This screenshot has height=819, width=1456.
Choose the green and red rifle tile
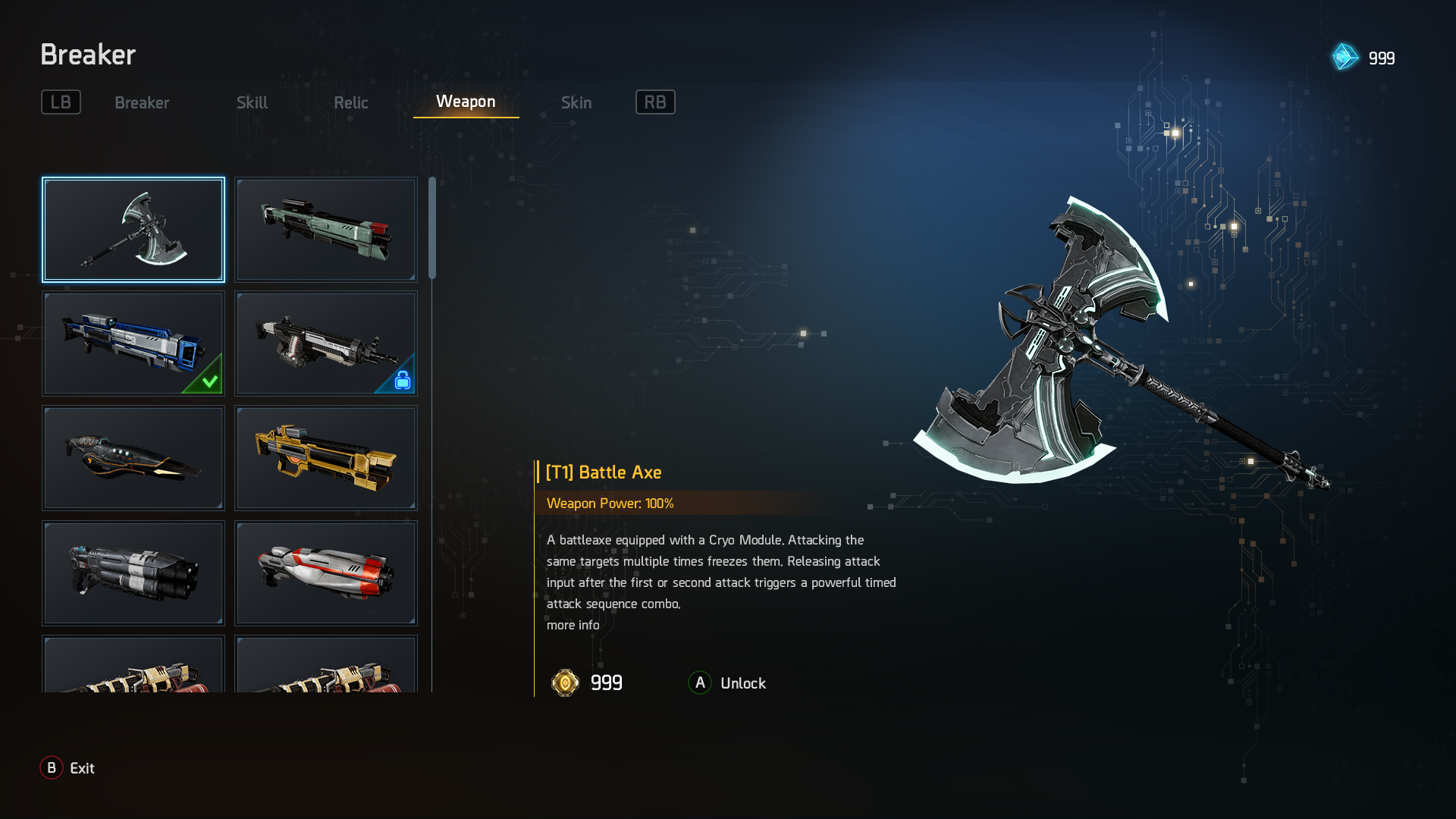click(x=326, y=230)
